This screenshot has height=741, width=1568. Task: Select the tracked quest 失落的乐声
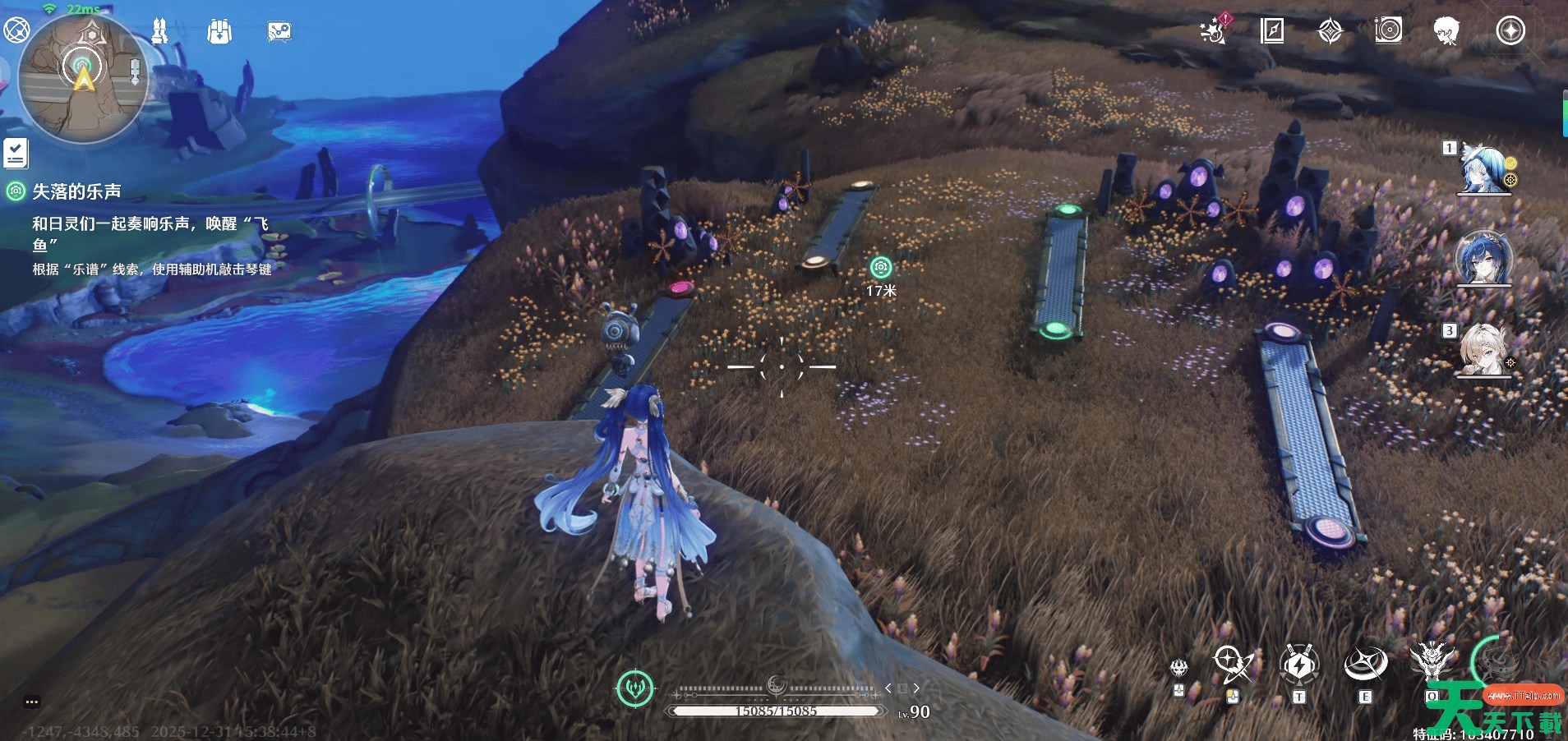(76, 191)
